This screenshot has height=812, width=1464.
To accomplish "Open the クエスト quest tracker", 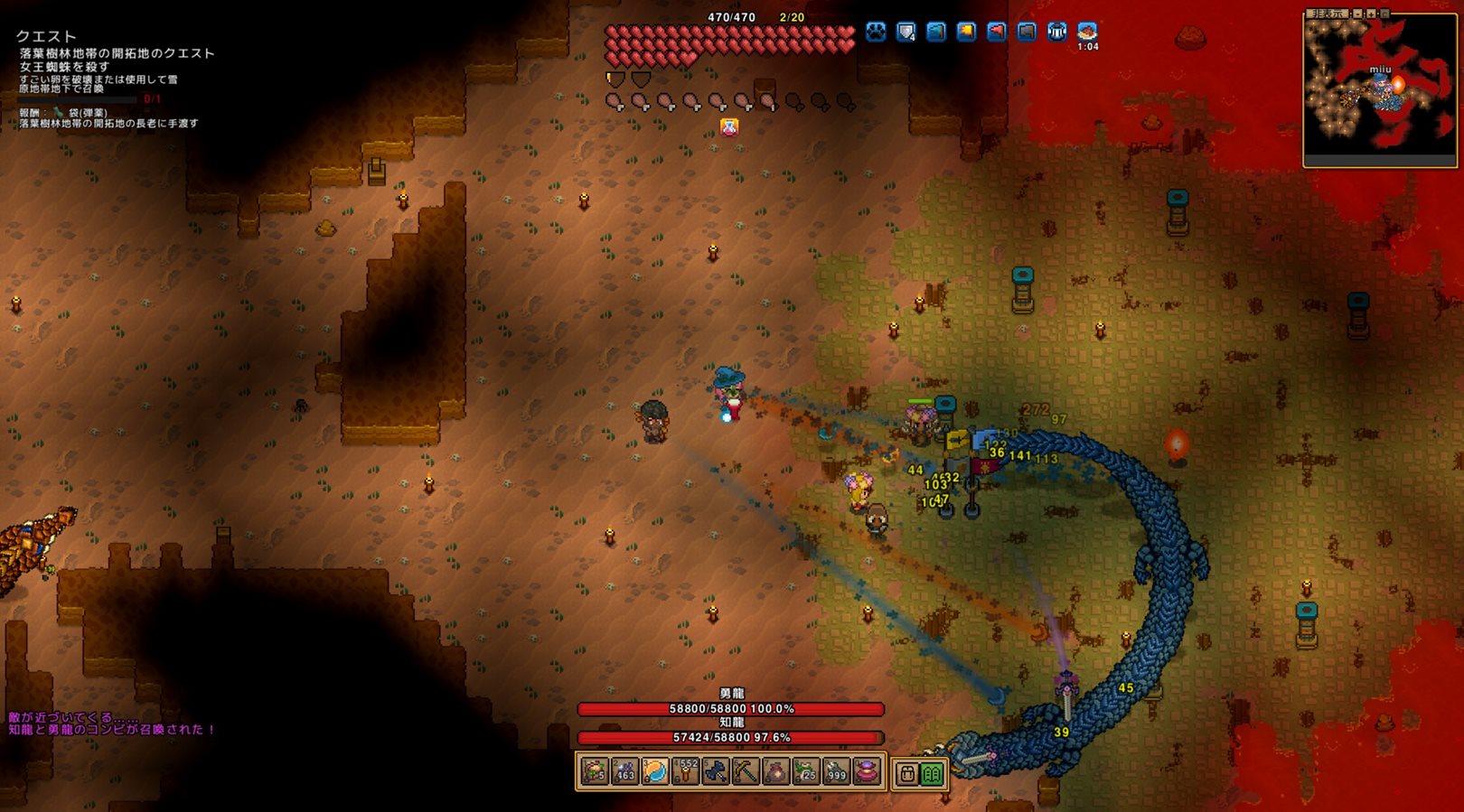I will (46, 36).
